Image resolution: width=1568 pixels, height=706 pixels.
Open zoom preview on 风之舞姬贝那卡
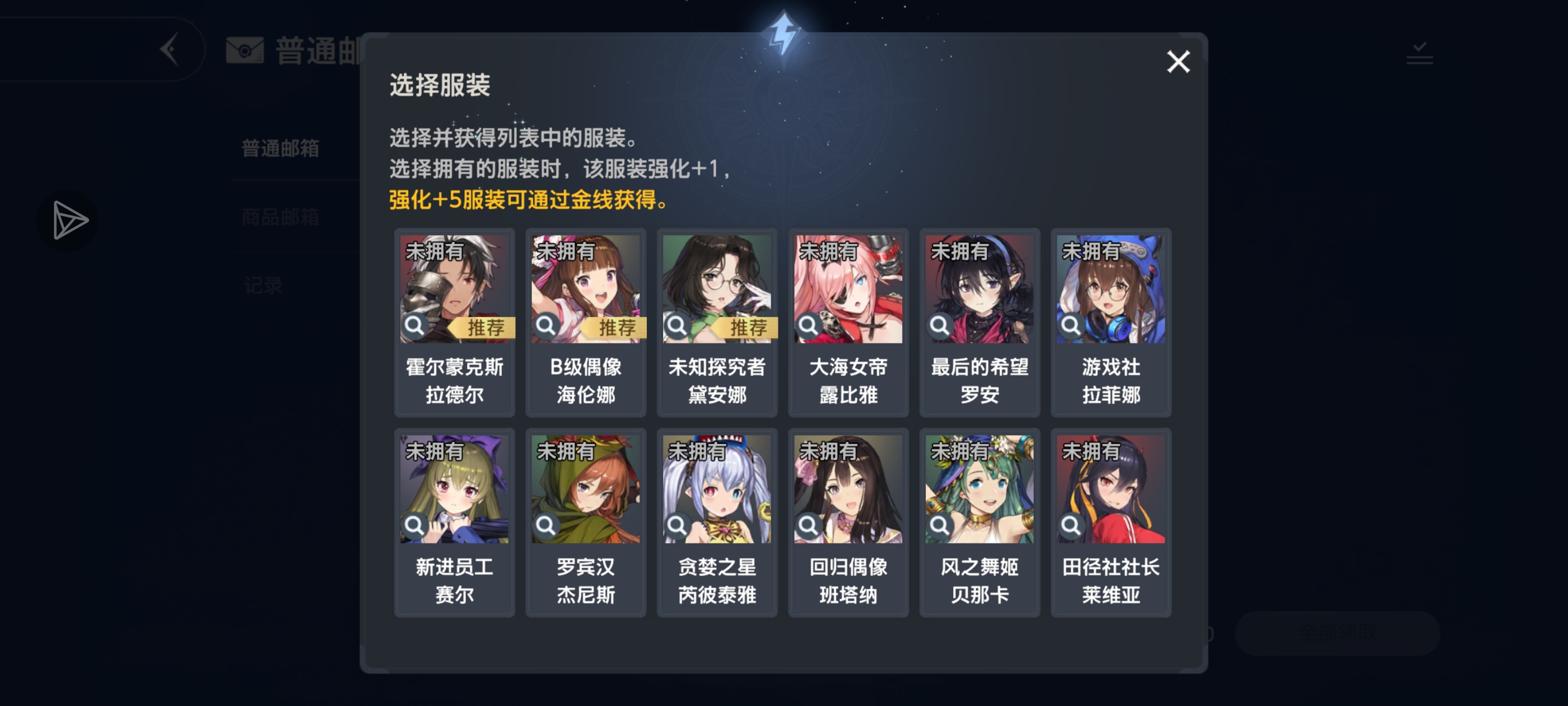939,527
